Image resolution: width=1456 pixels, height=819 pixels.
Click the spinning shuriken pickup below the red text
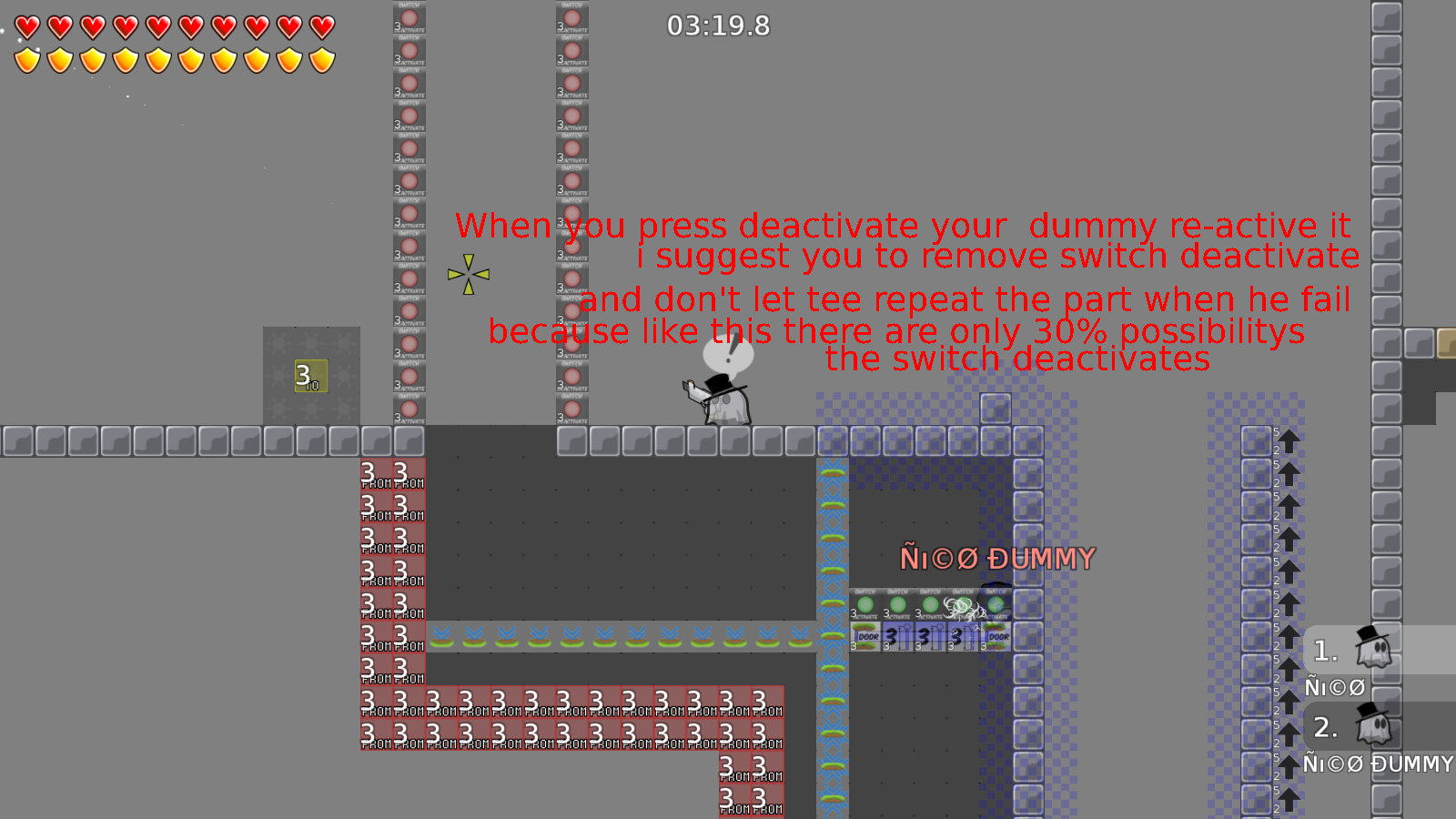pyautogui.click(x=467, y=273)
